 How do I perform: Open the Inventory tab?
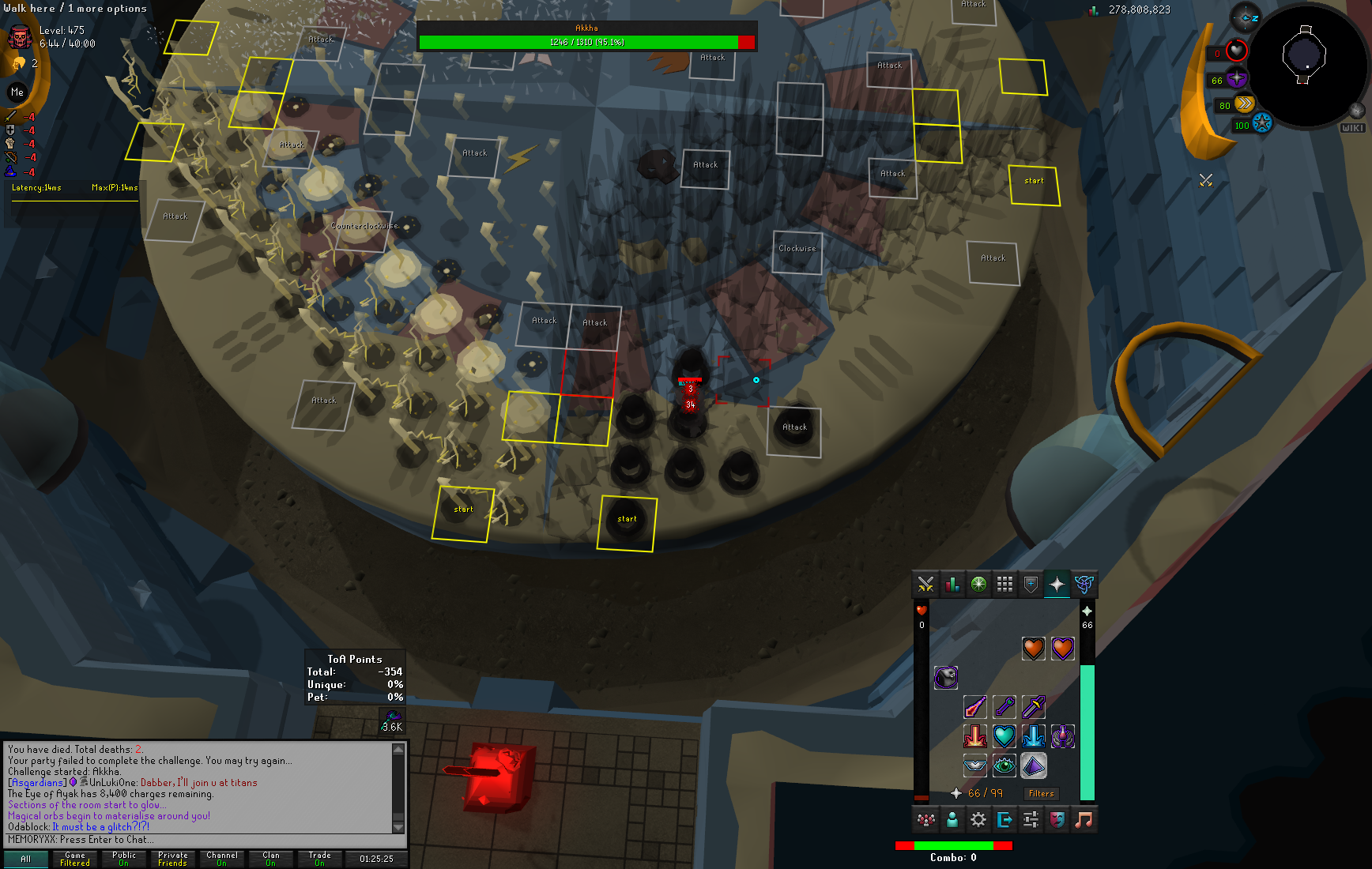[1004, 585]
